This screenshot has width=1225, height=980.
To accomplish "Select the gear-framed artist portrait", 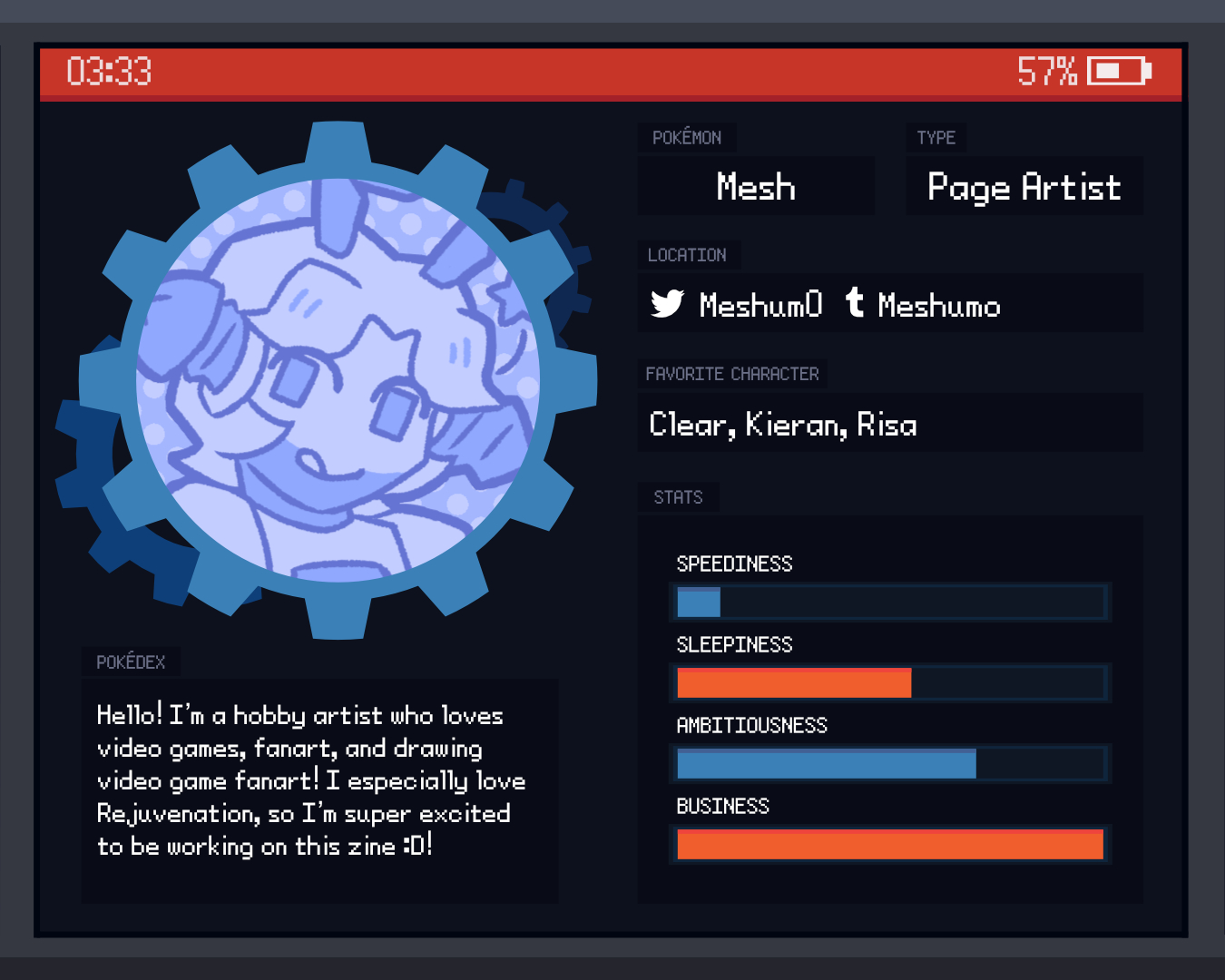I will point(338,381).
